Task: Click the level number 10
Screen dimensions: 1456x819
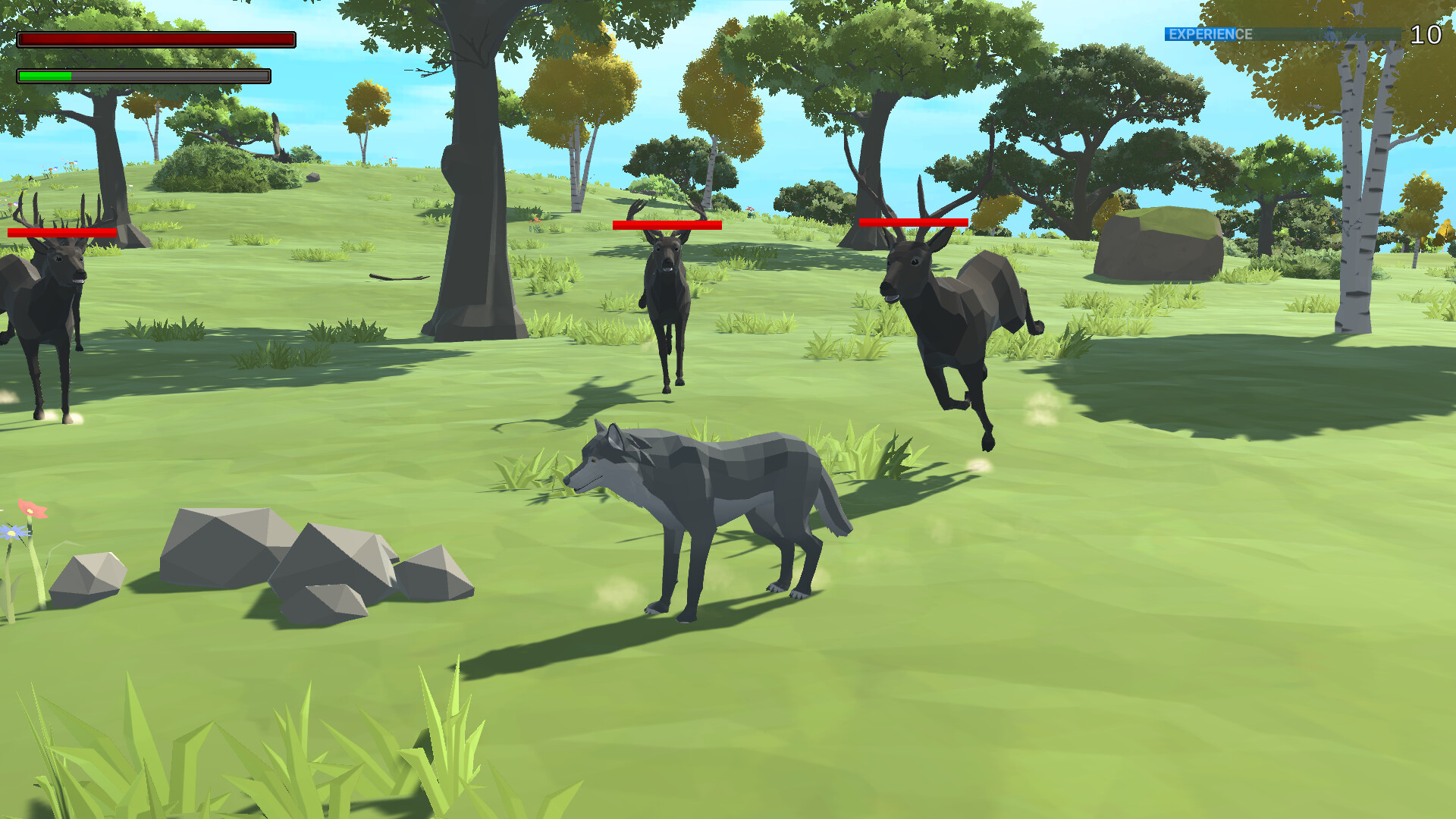Action: point(1427,33)
